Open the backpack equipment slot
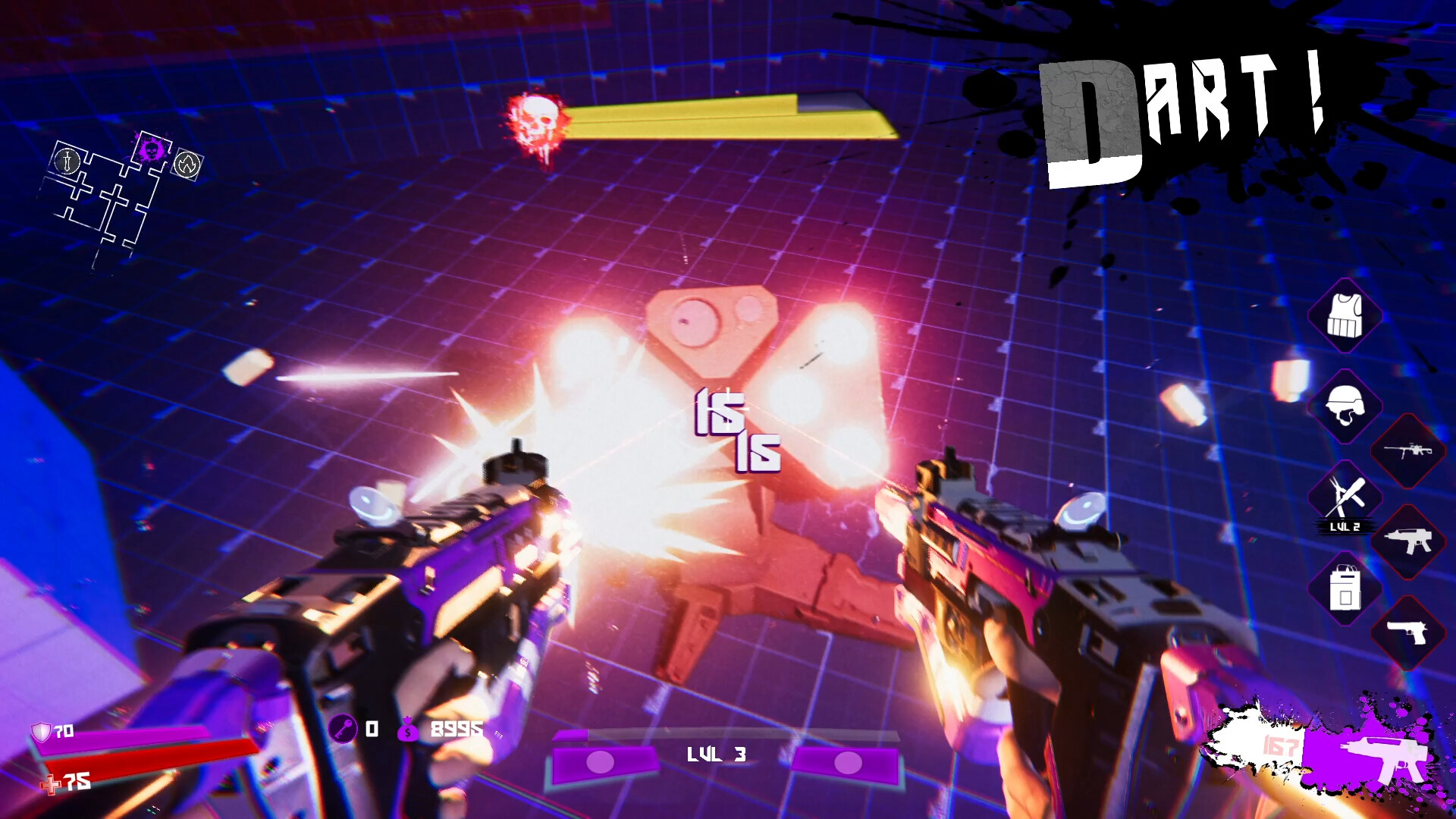The height and width of the screenshot is (819, 1456). 1345,588
